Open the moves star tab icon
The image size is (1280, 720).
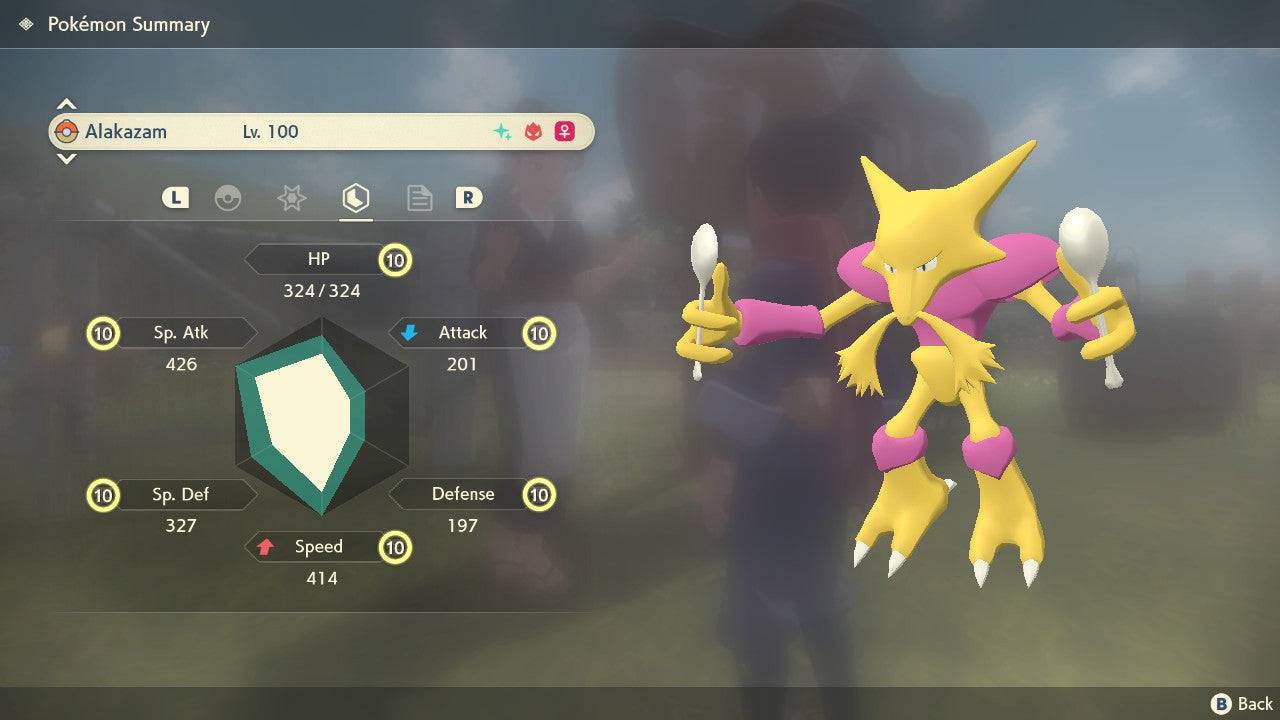tap(291, 198)
